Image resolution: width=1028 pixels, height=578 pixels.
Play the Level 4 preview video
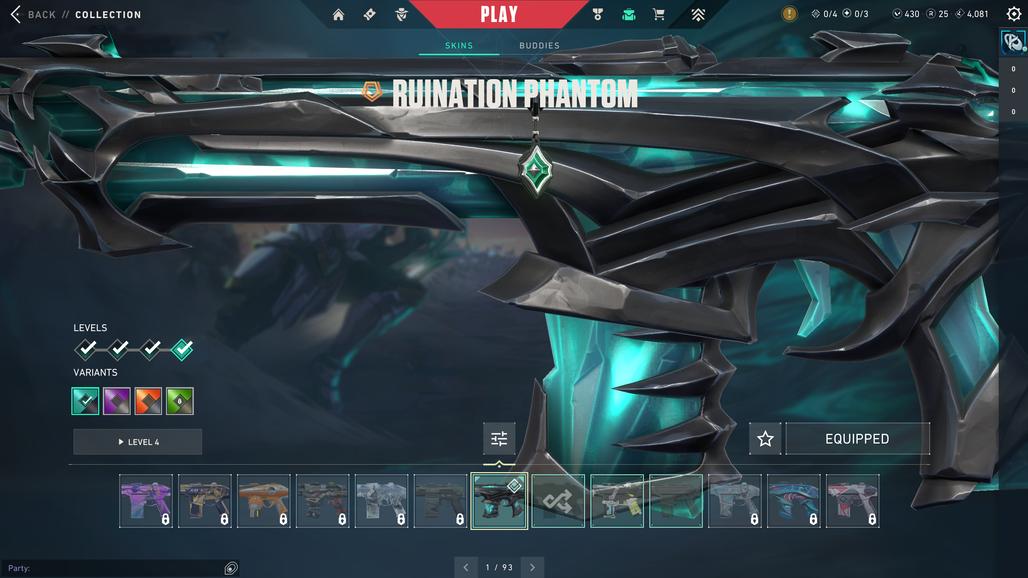click(138, 442)
